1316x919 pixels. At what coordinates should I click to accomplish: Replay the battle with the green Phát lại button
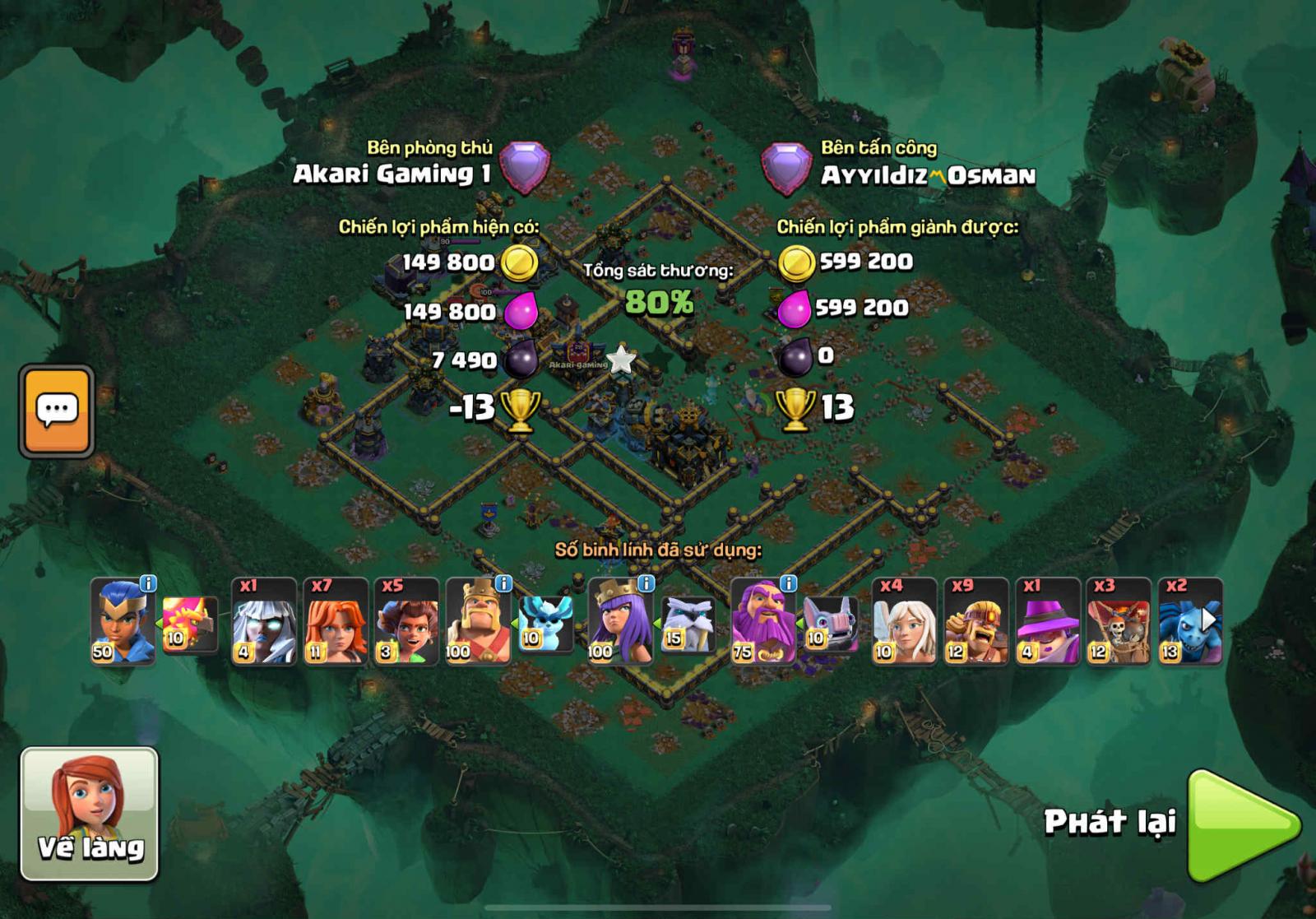pyautogui.click(x=1242, y=824)
